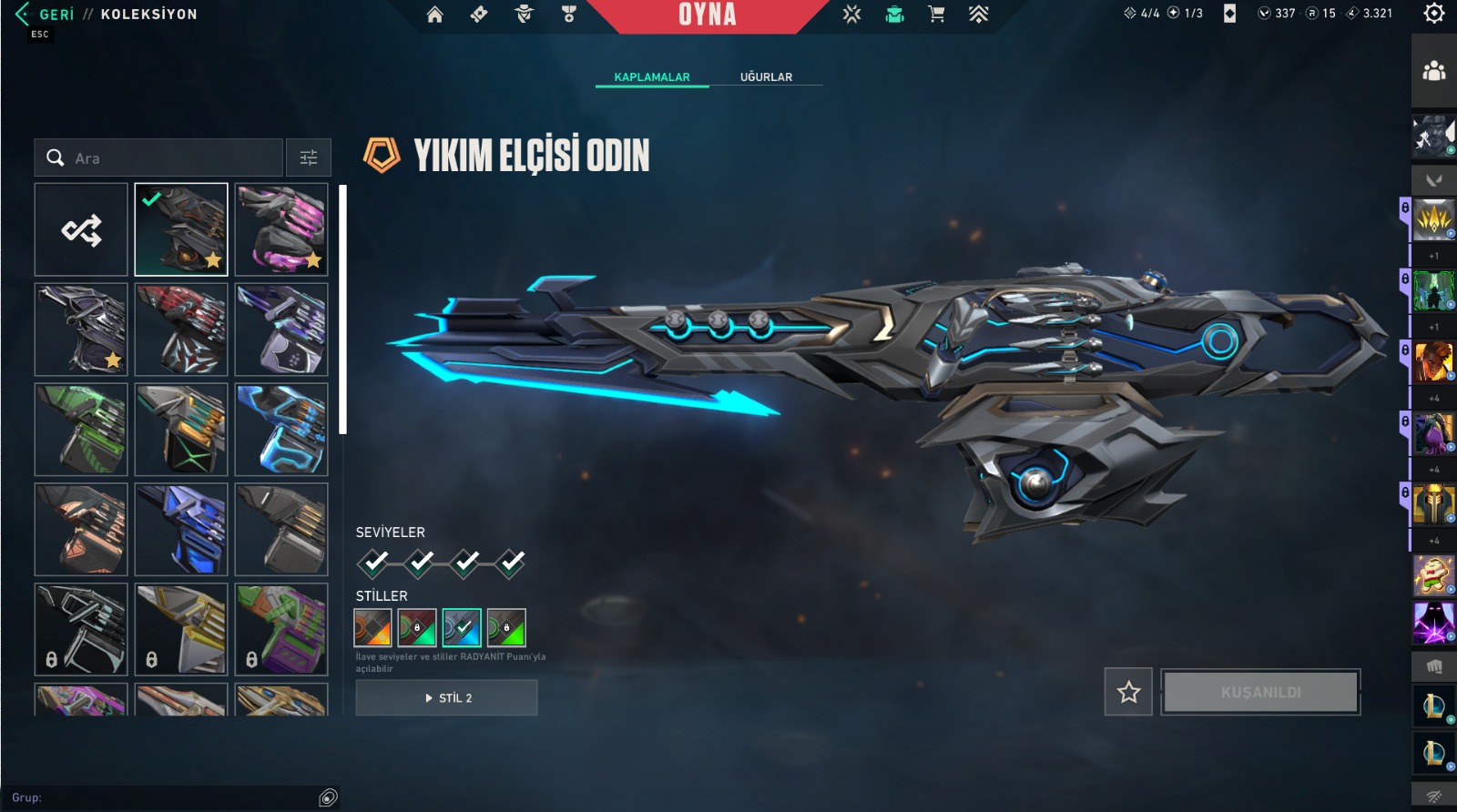1457x812 pixels.
Task: Pick the green Odin skin thumbnail
Action: [x=81, y=430]
